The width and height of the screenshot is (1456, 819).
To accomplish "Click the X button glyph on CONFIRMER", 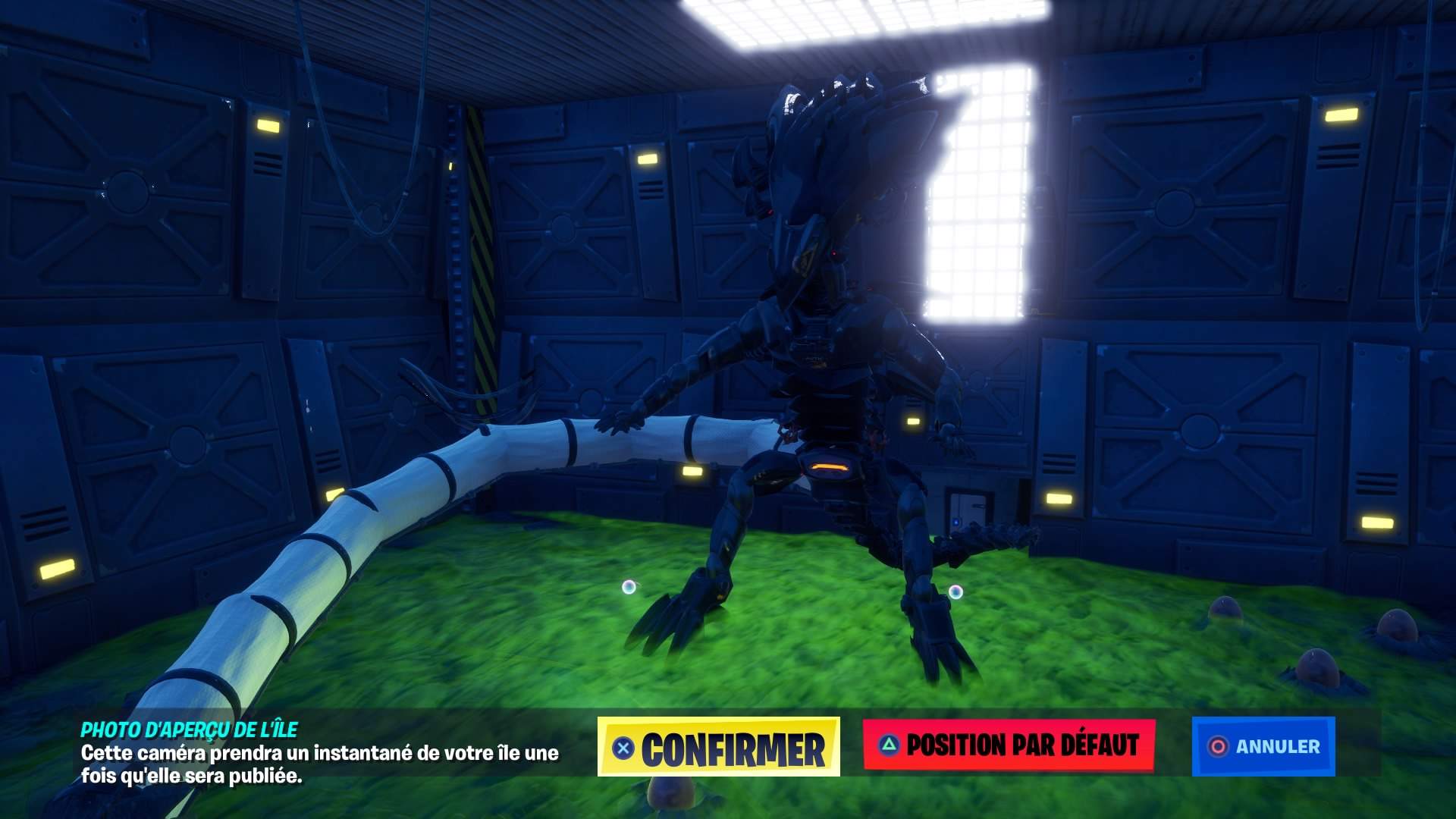I will coord(623,748).
